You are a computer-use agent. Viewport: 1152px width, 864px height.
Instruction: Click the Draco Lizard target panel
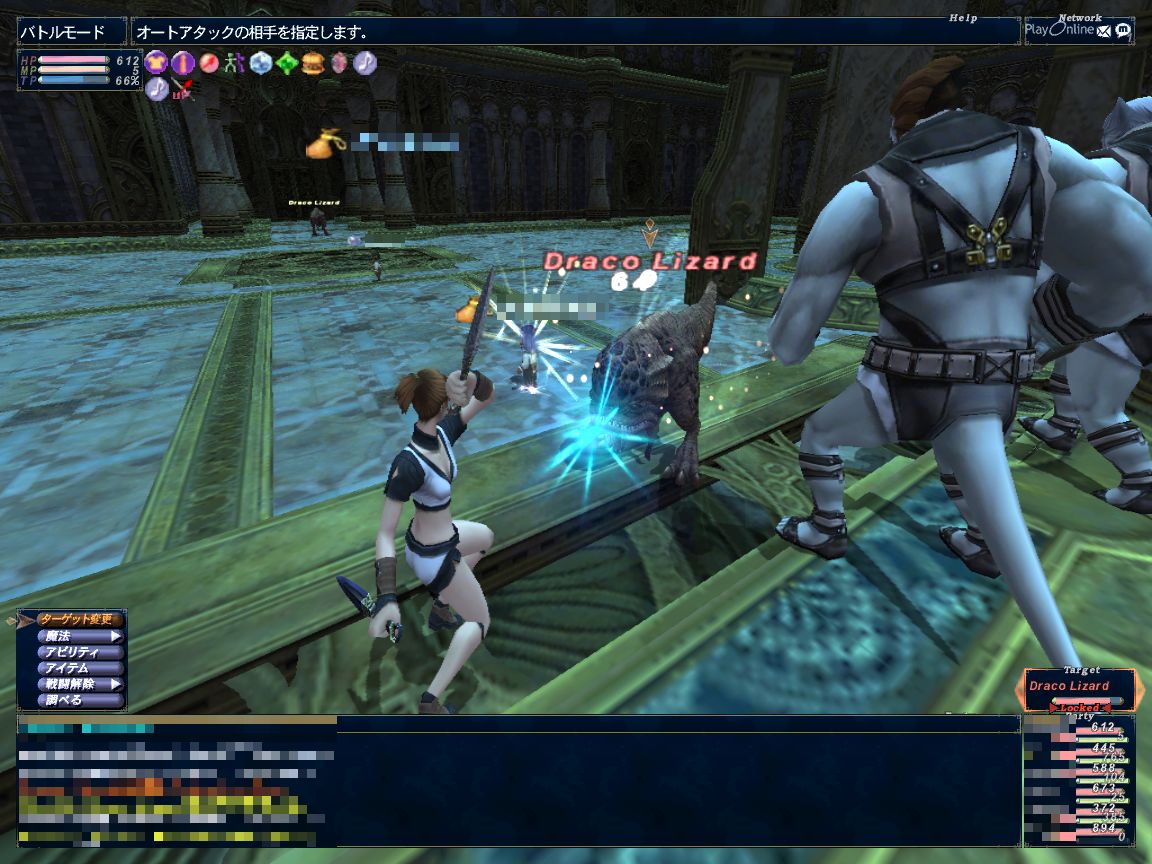(1078, 688)
